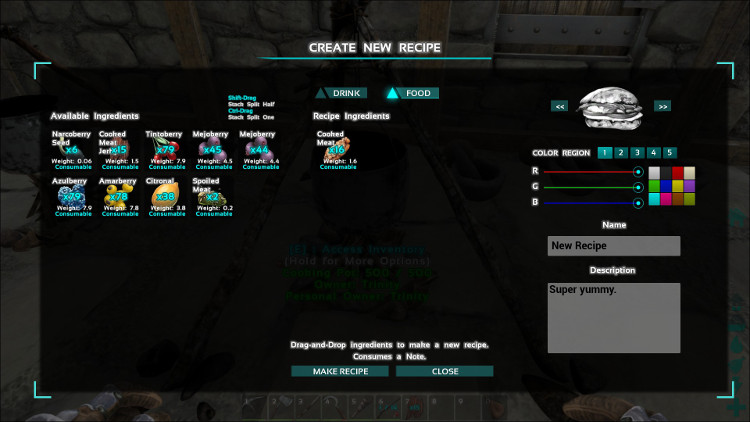Click the red R color slider handle
The width and height of the screenshot is (750, 422).
coord(638,172)
